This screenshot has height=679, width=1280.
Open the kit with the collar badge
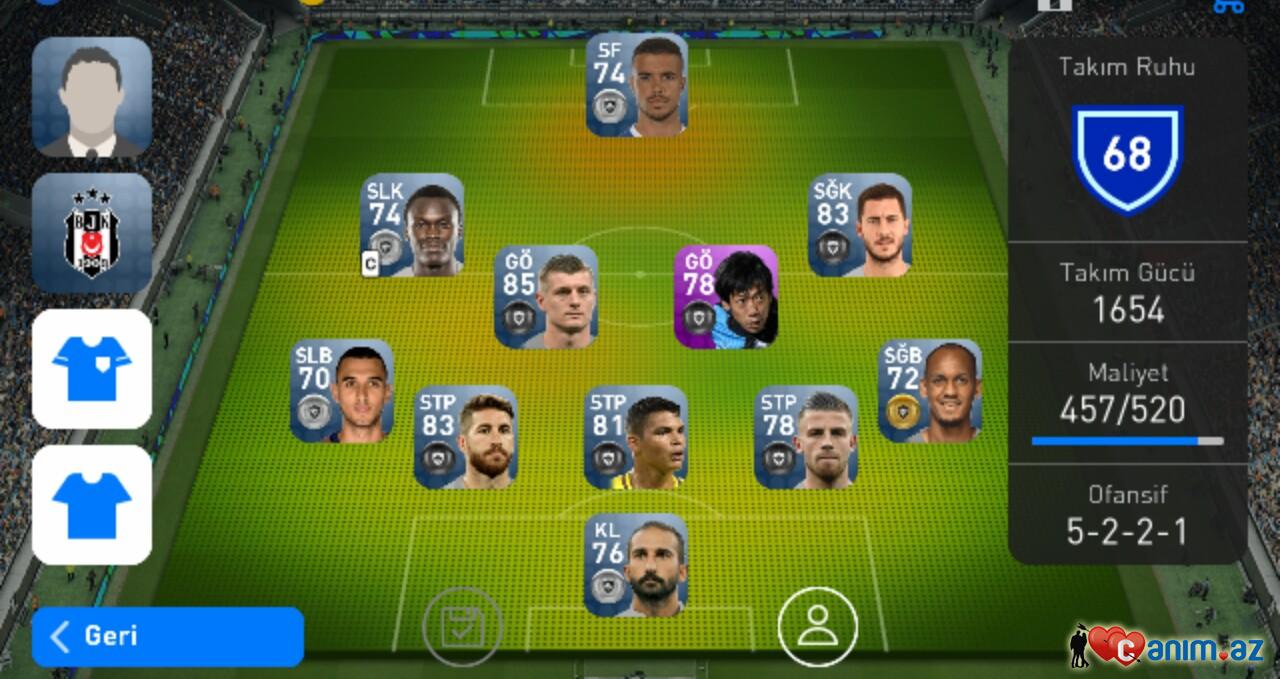tap(92, 369)
